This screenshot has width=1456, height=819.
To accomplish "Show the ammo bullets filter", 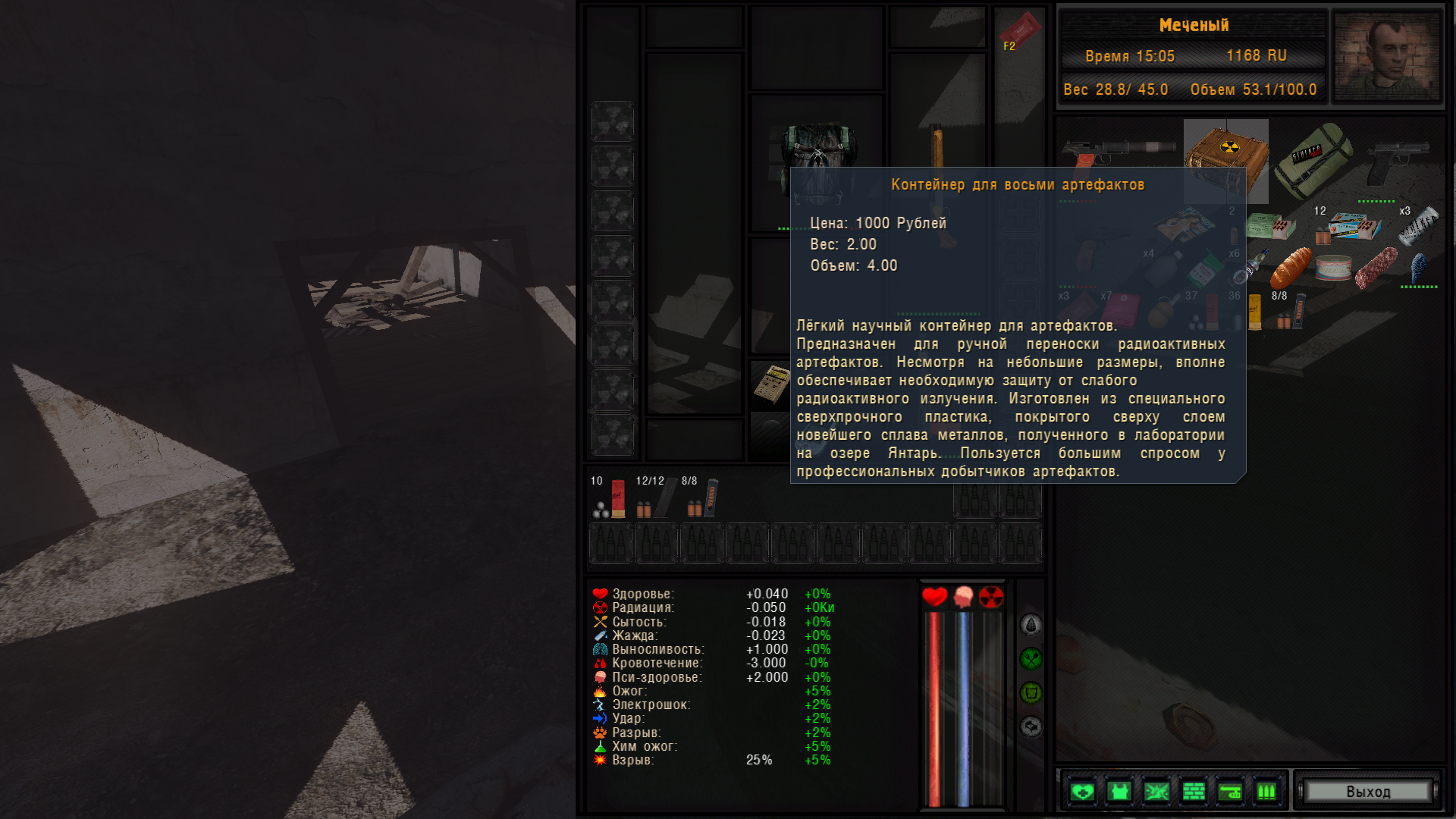I will tap(1266, 792).
